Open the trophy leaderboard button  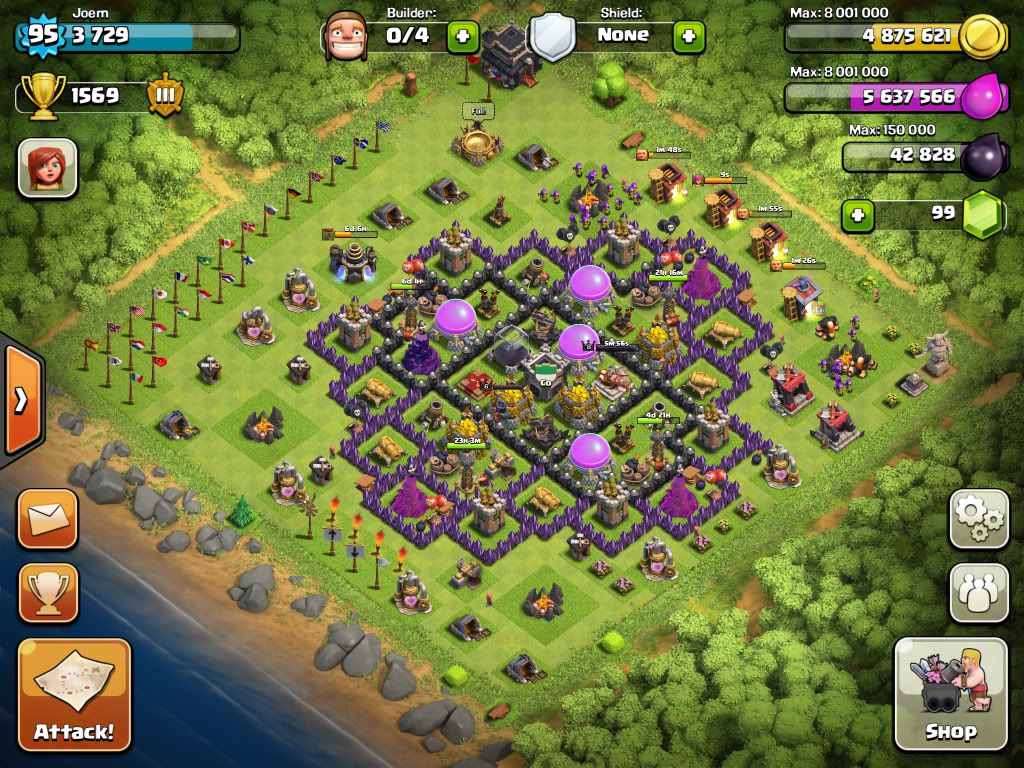click(x=47, y=593)
